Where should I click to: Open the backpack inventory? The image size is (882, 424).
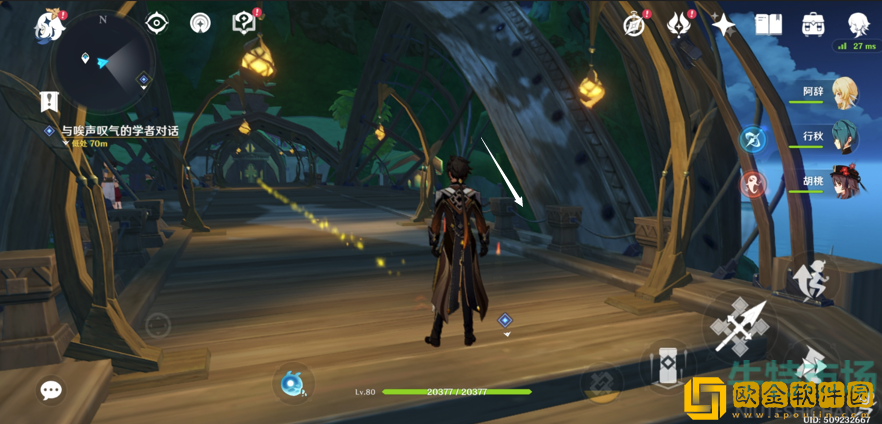coord(813,24)
